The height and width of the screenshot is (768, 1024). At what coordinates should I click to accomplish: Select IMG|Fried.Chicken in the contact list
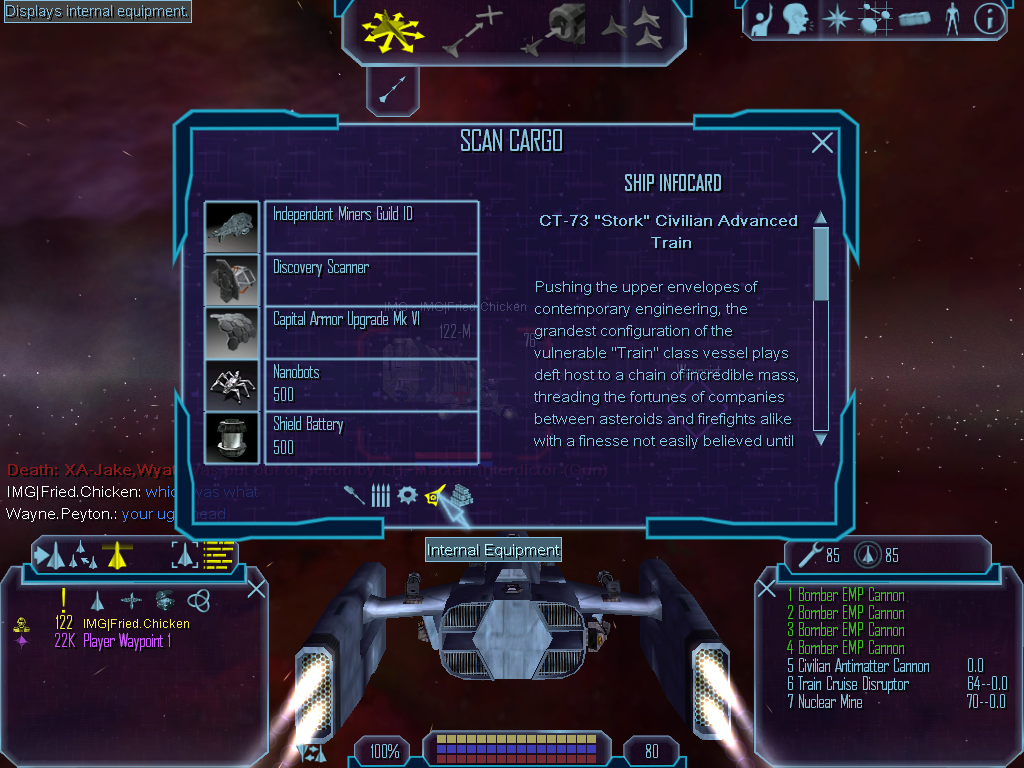pyautogui.click(x=135, y=624)
